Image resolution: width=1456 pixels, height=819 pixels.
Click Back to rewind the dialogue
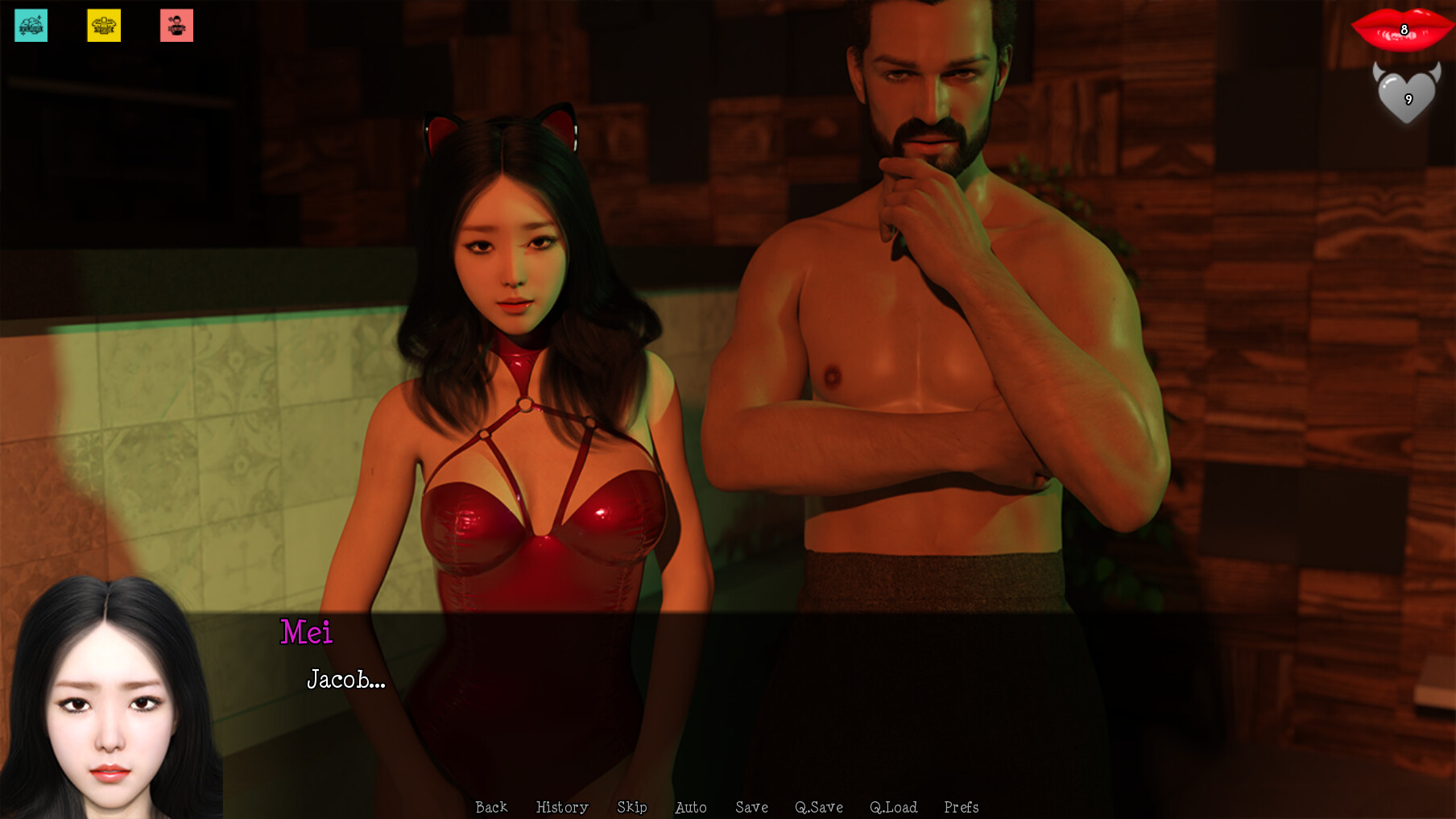[x=491, y=807]
